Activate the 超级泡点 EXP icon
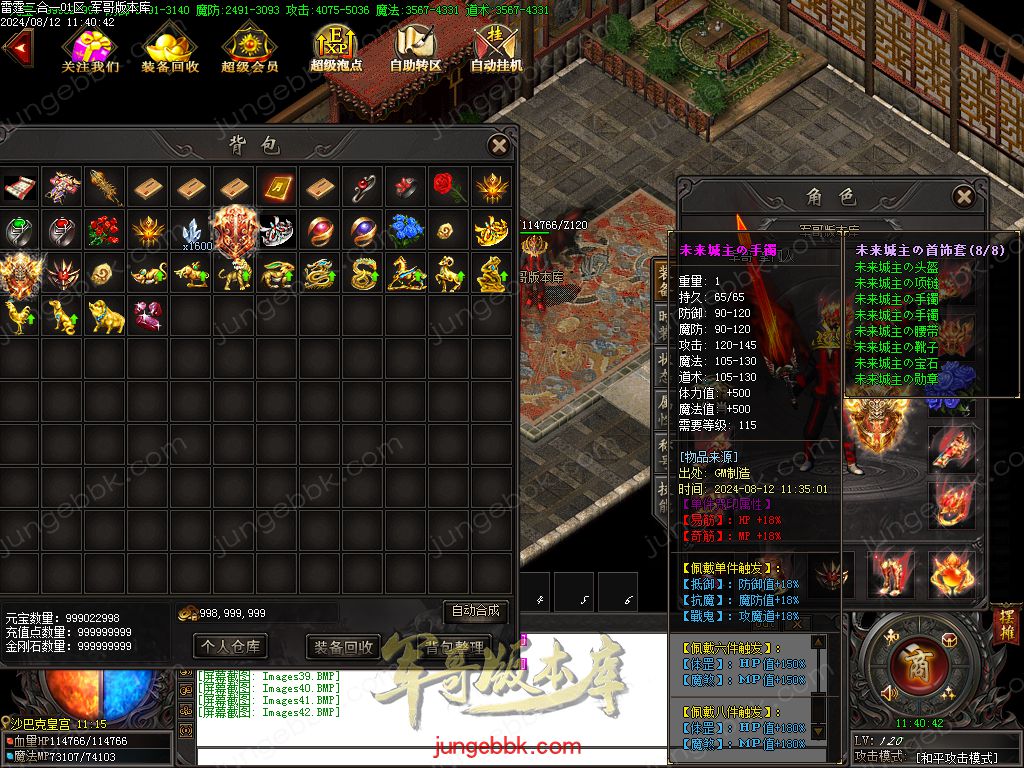 tap(335, 50)
